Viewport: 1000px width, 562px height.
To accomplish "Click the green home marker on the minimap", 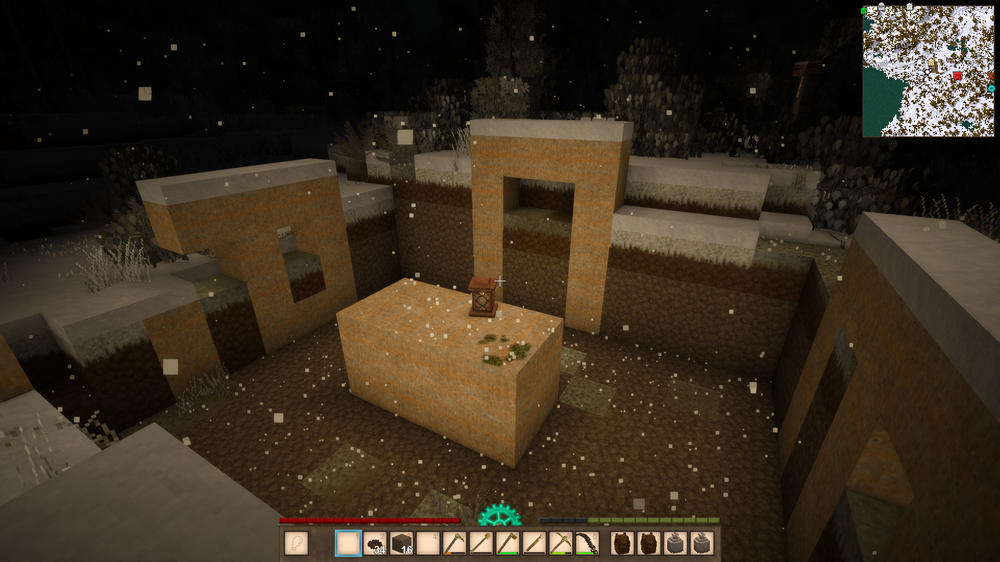I will [x=864, y=11].
